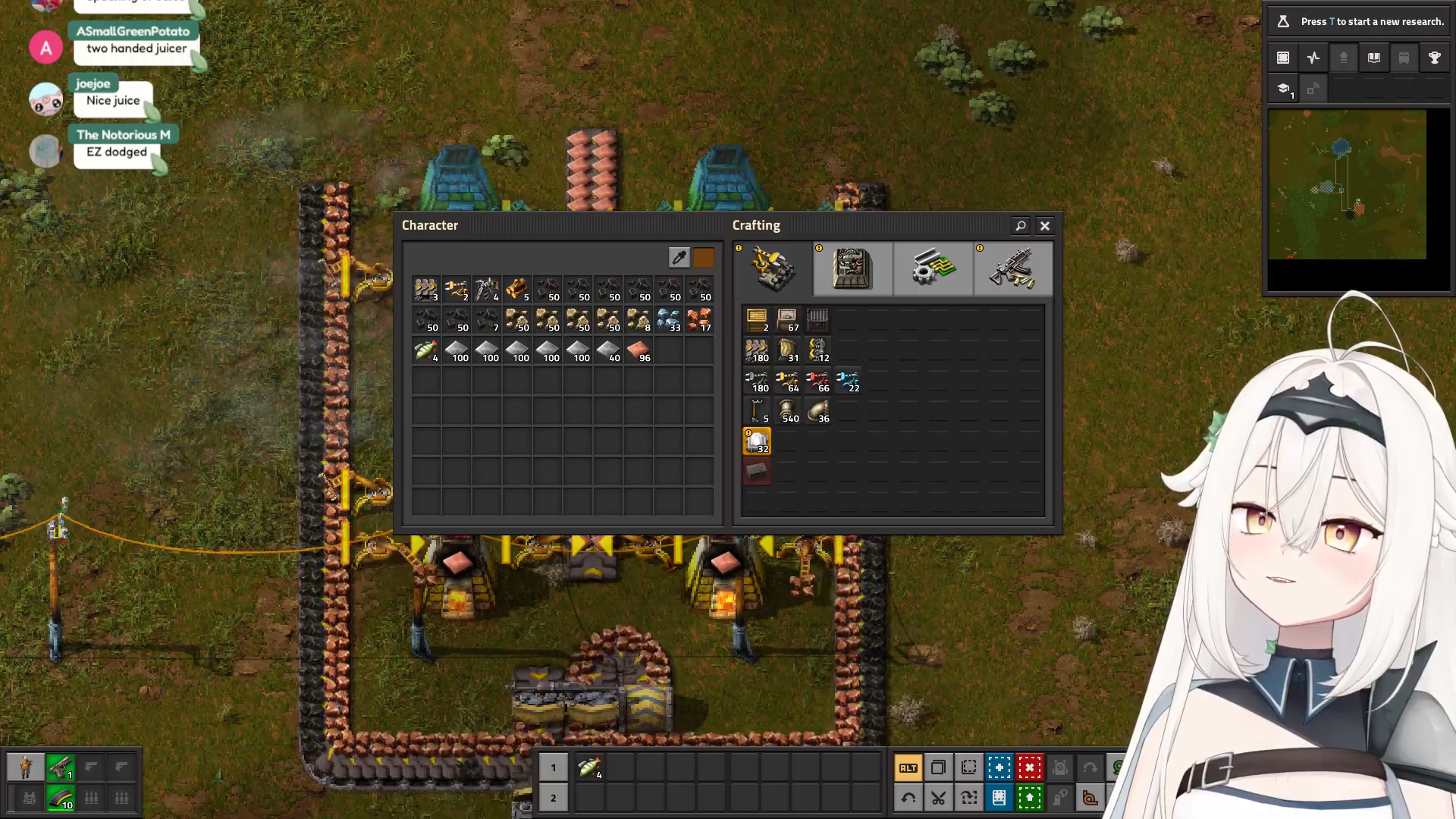Click the eyedropper color picker button

pos(679,258)
